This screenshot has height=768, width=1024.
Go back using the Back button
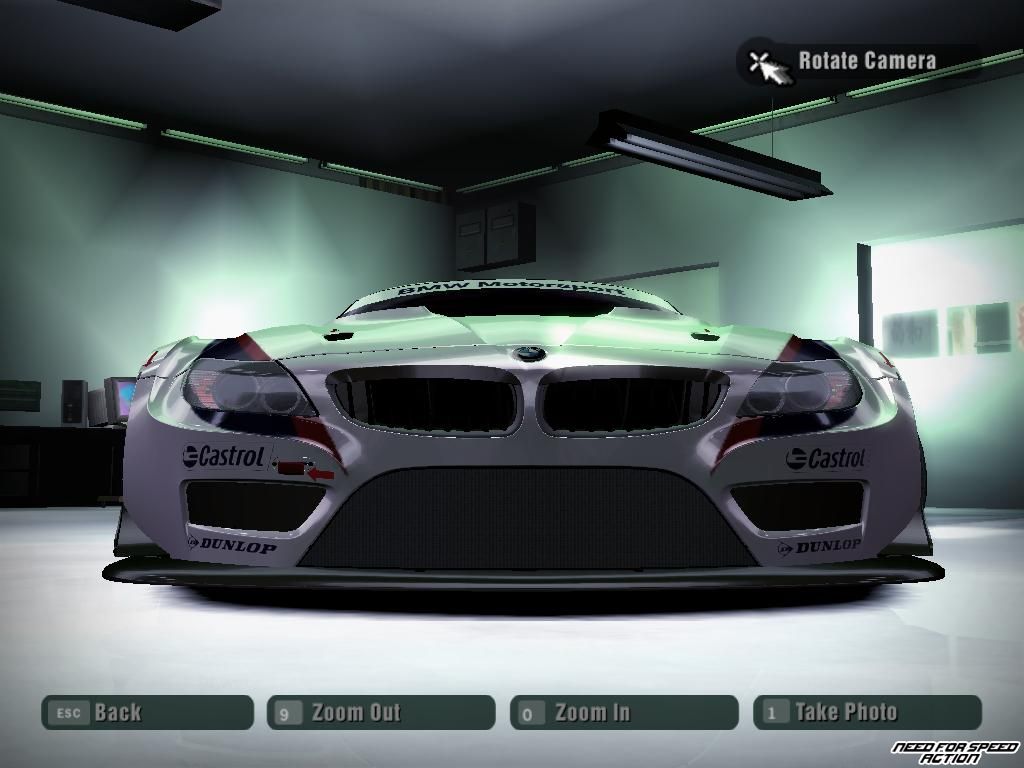tap(147, 713)
